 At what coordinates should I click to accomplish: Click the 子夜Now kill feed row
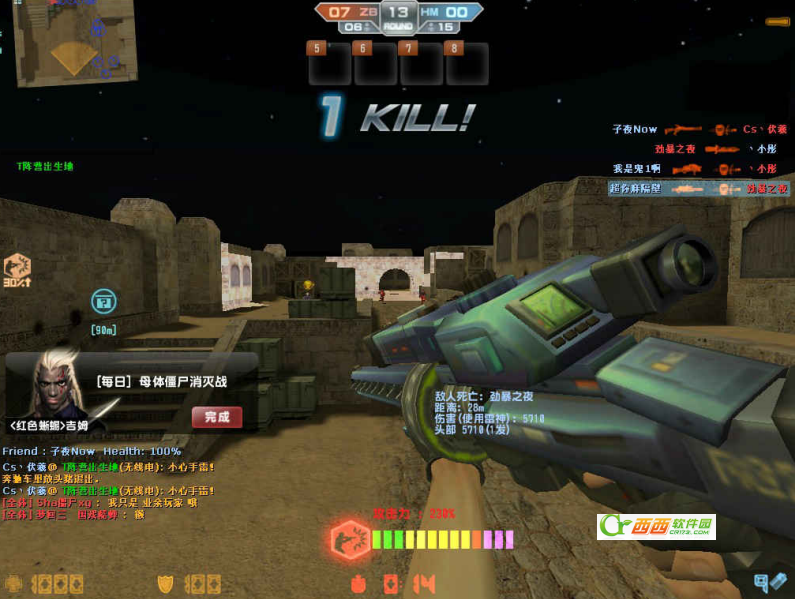[x=700, y=129]
